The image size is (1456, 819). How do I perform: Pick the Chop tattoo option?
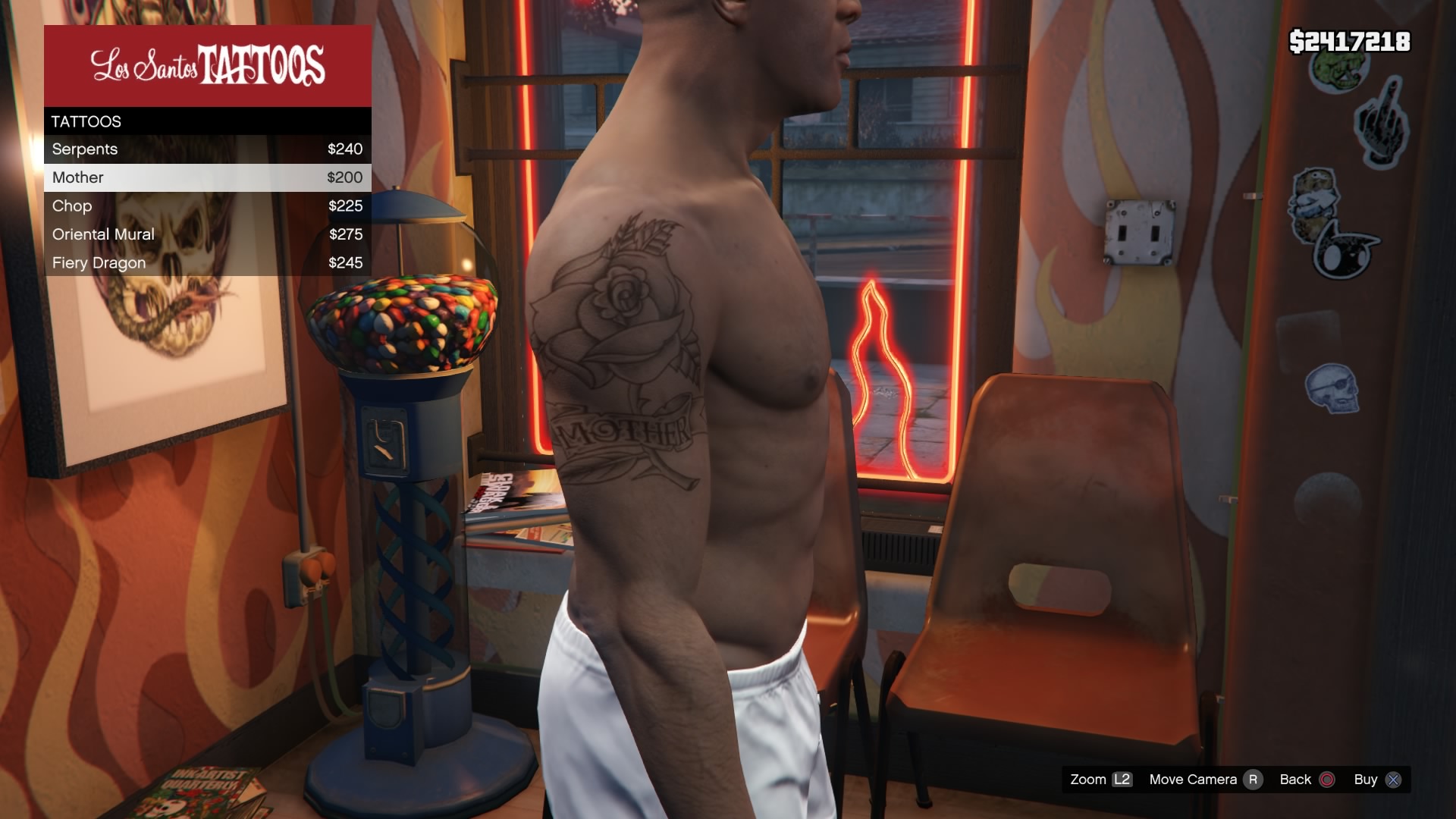coord(207,206)
